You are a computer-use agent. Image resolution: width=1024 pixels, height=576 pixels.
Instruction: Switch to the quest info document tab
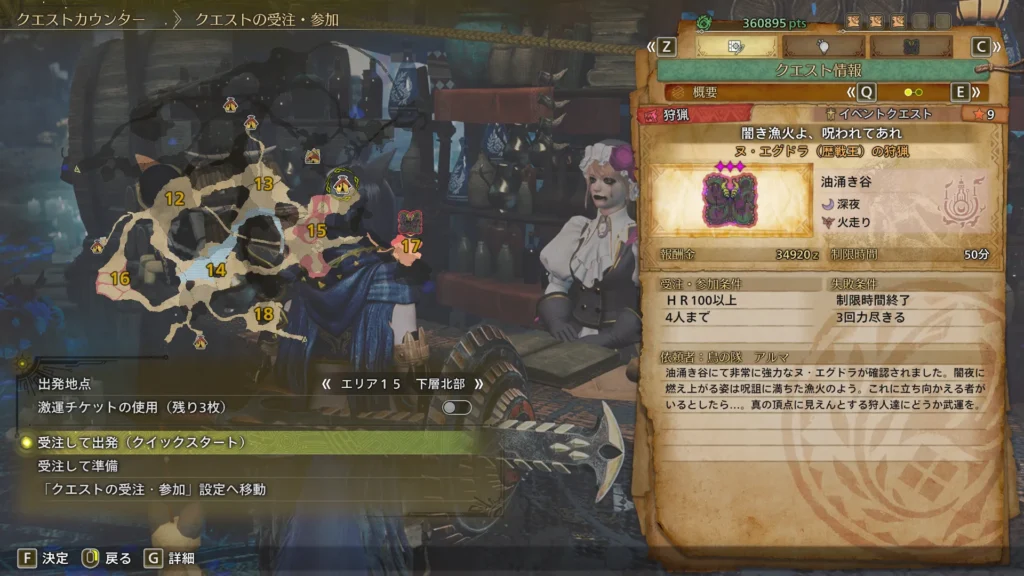tap(736, 46)
